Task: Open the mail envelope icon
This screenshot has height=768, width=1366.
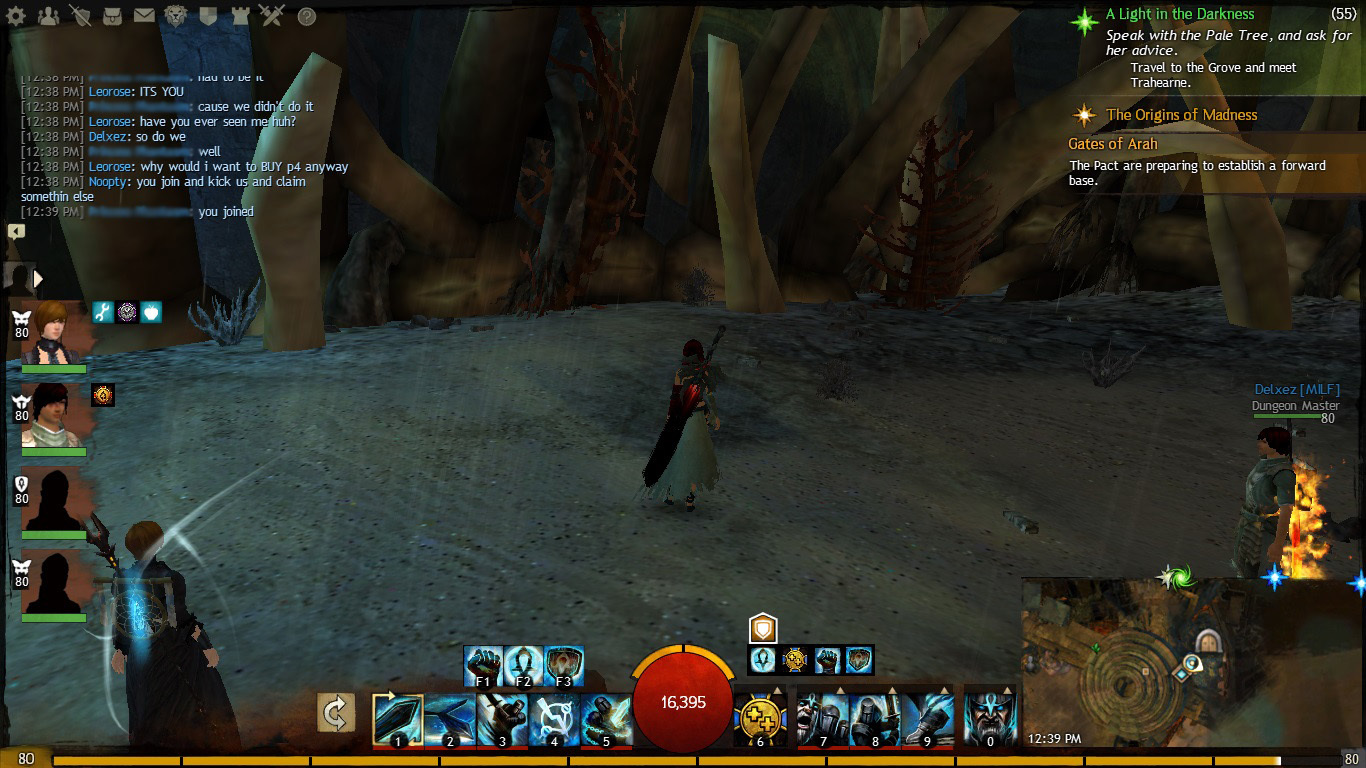Action: [144, 16]
